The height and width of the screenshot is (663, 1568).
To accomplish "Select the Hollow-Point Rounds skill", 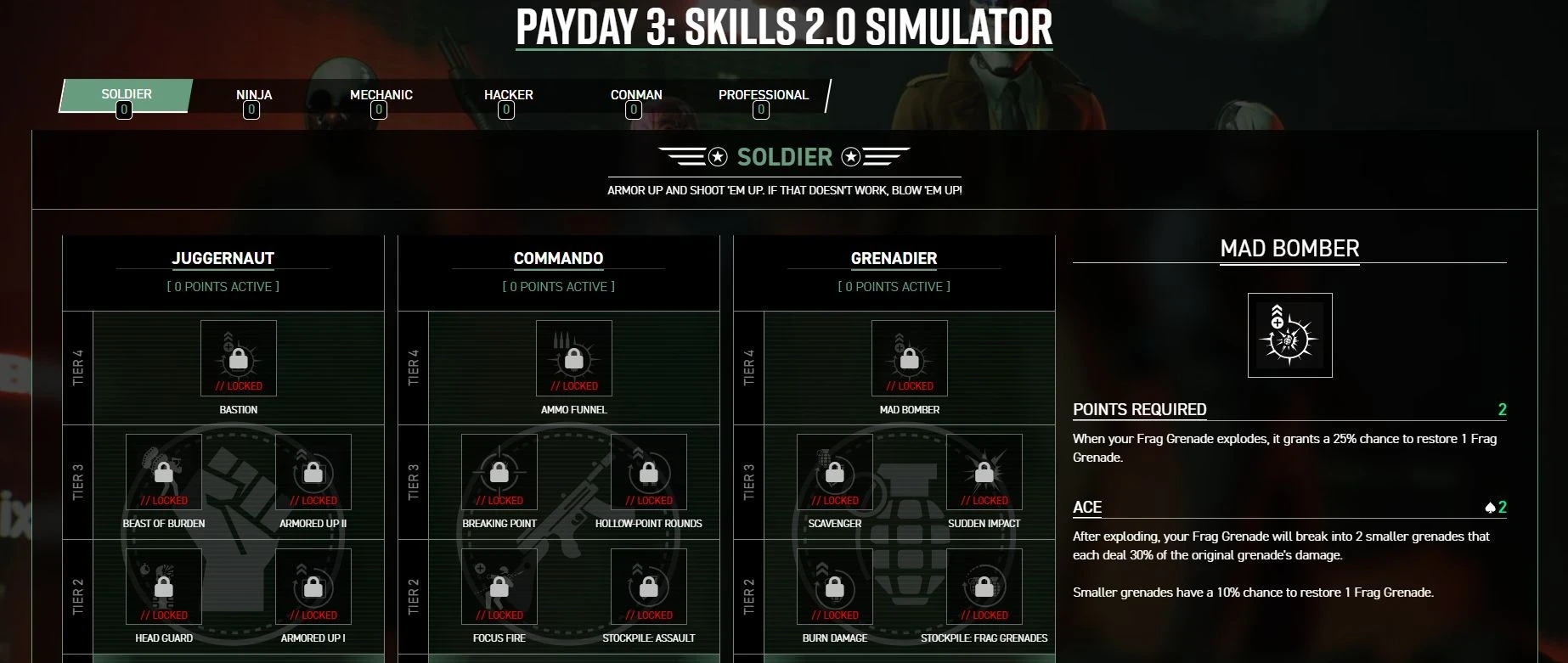I will coord(649,473).
